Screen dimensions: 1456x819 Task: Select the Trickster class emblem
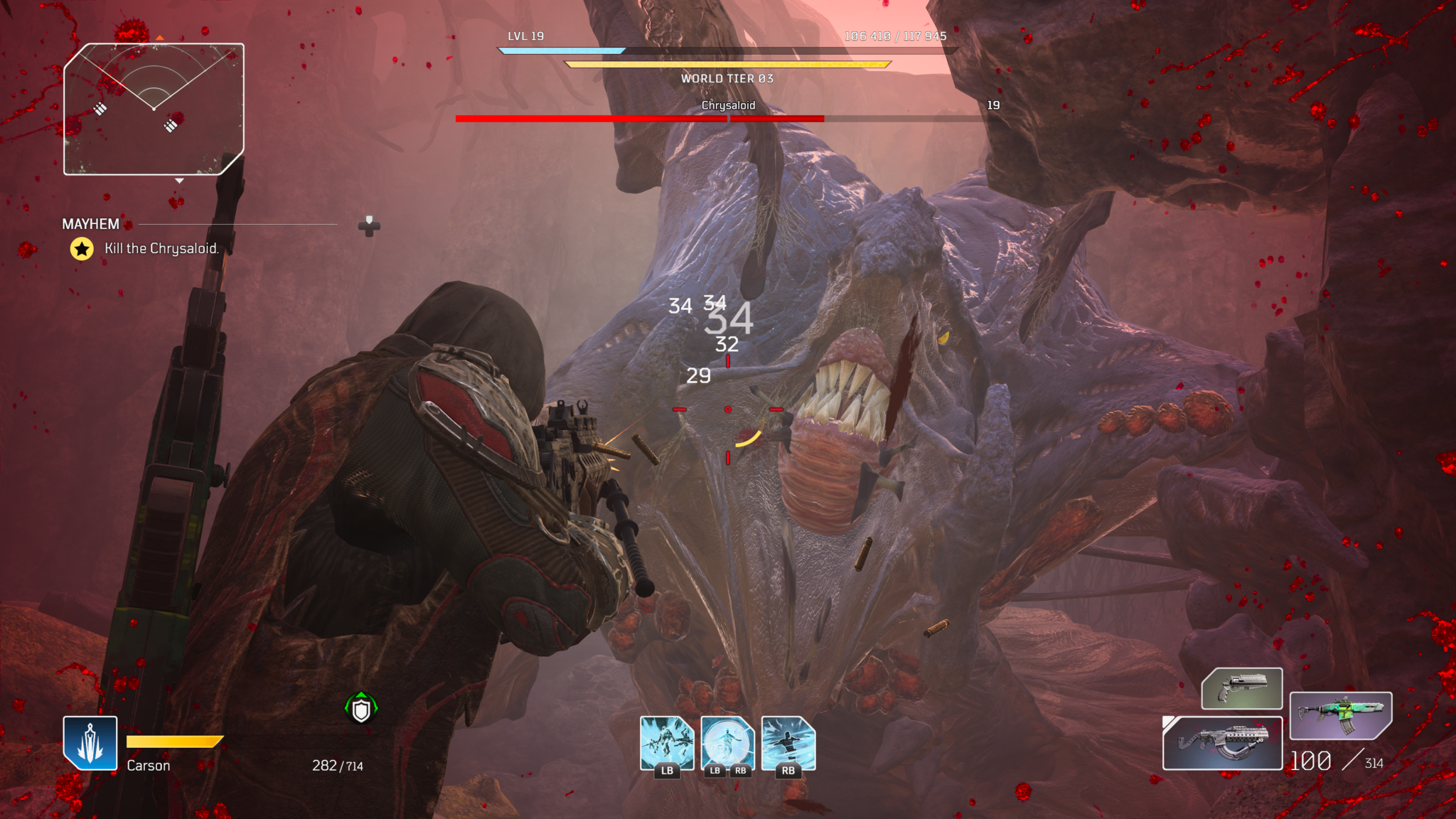pyautogui.click(x=90, y=742)
